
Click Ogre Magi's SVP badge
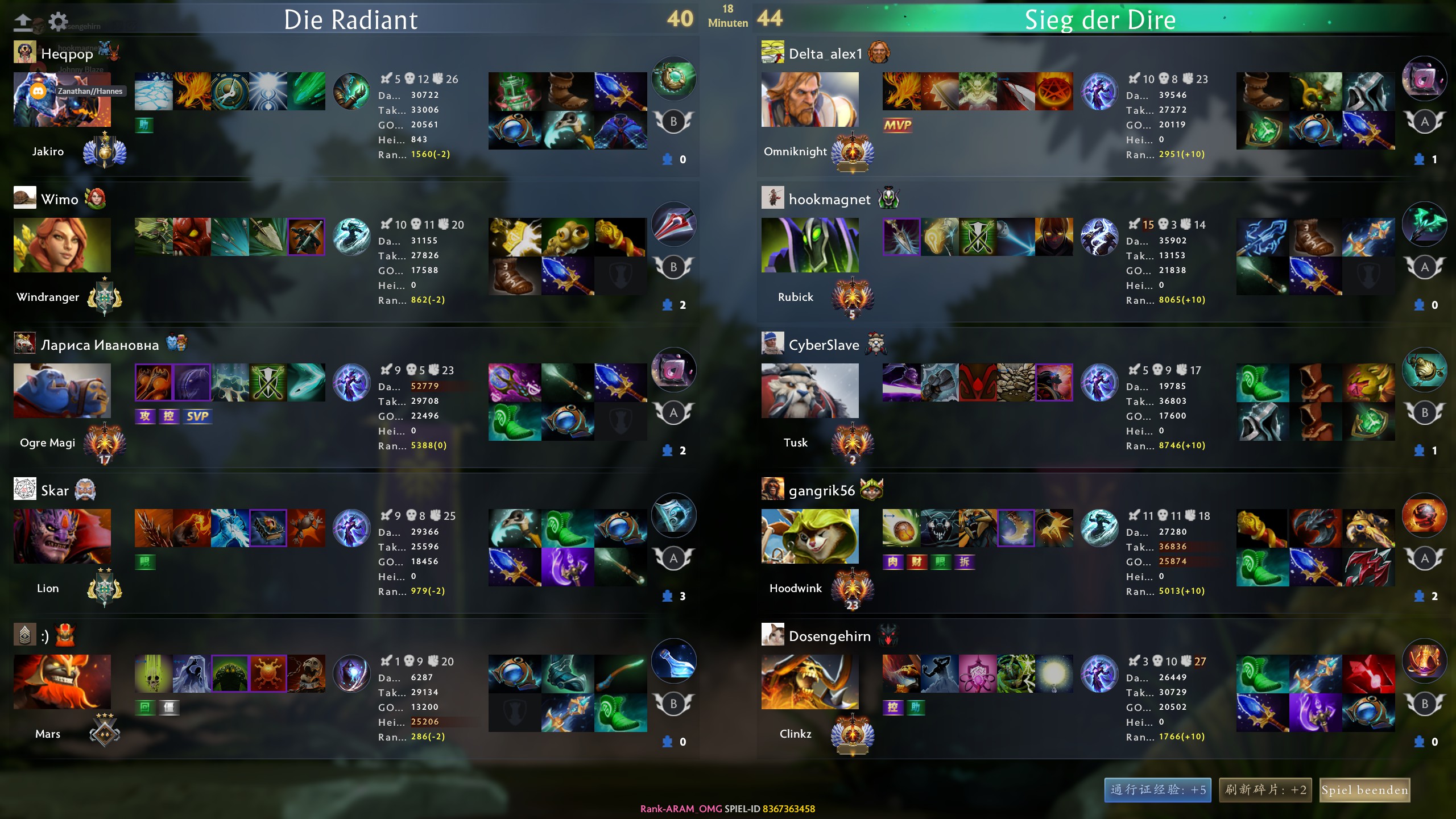[197, 416]
